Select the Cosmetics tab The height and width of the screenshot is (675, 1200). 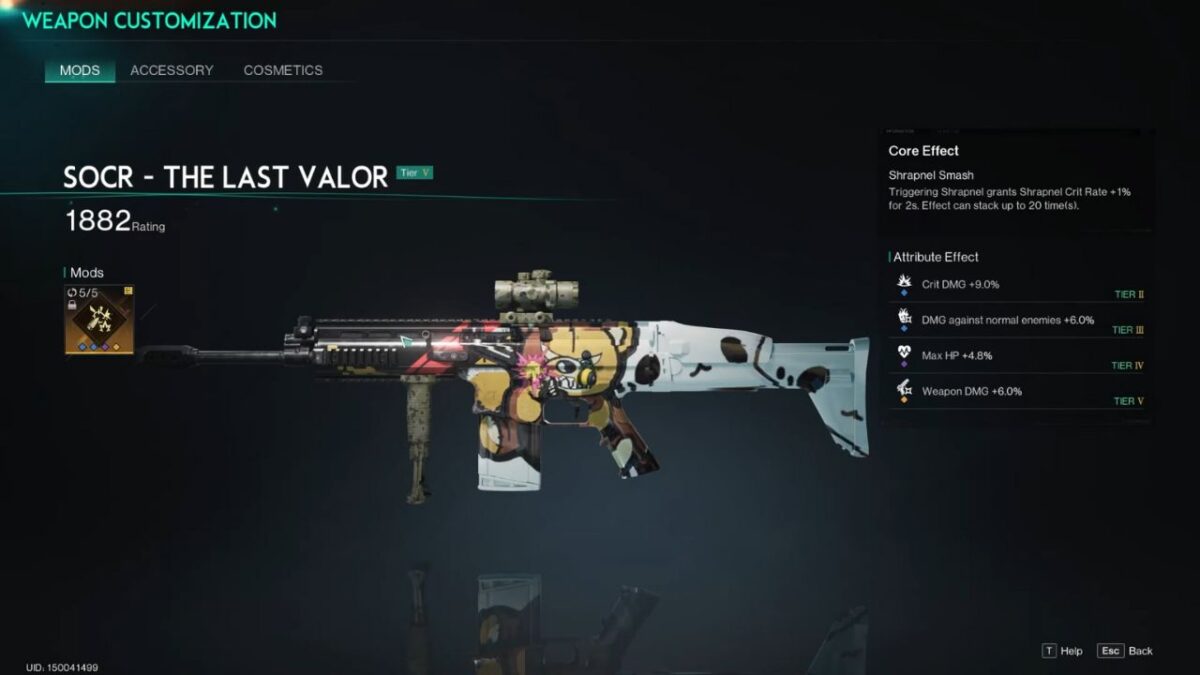283,70
